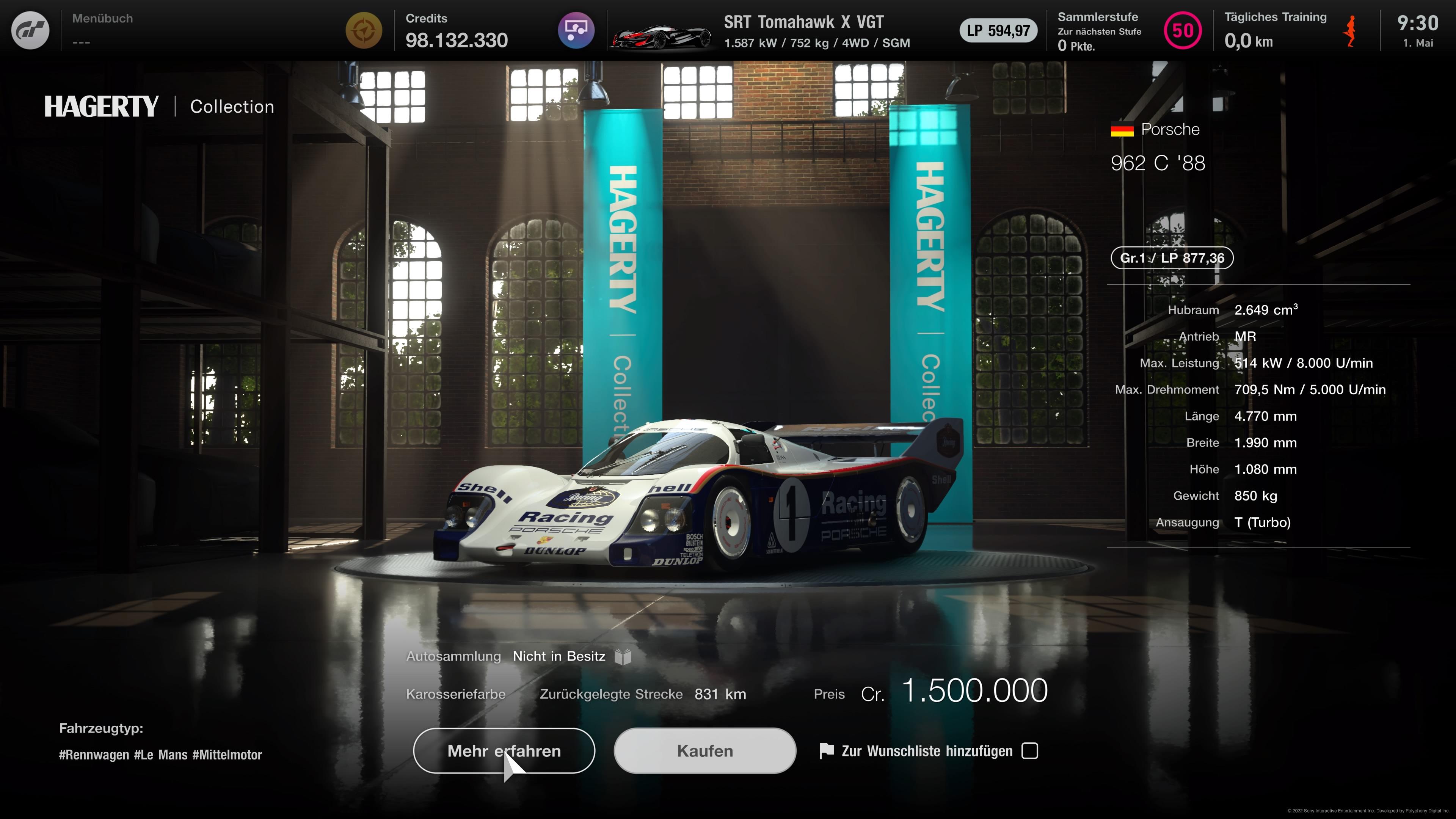This screenshot has height=819, width=1456.
Task: Click Mehr erfahren
Action: 504,751
